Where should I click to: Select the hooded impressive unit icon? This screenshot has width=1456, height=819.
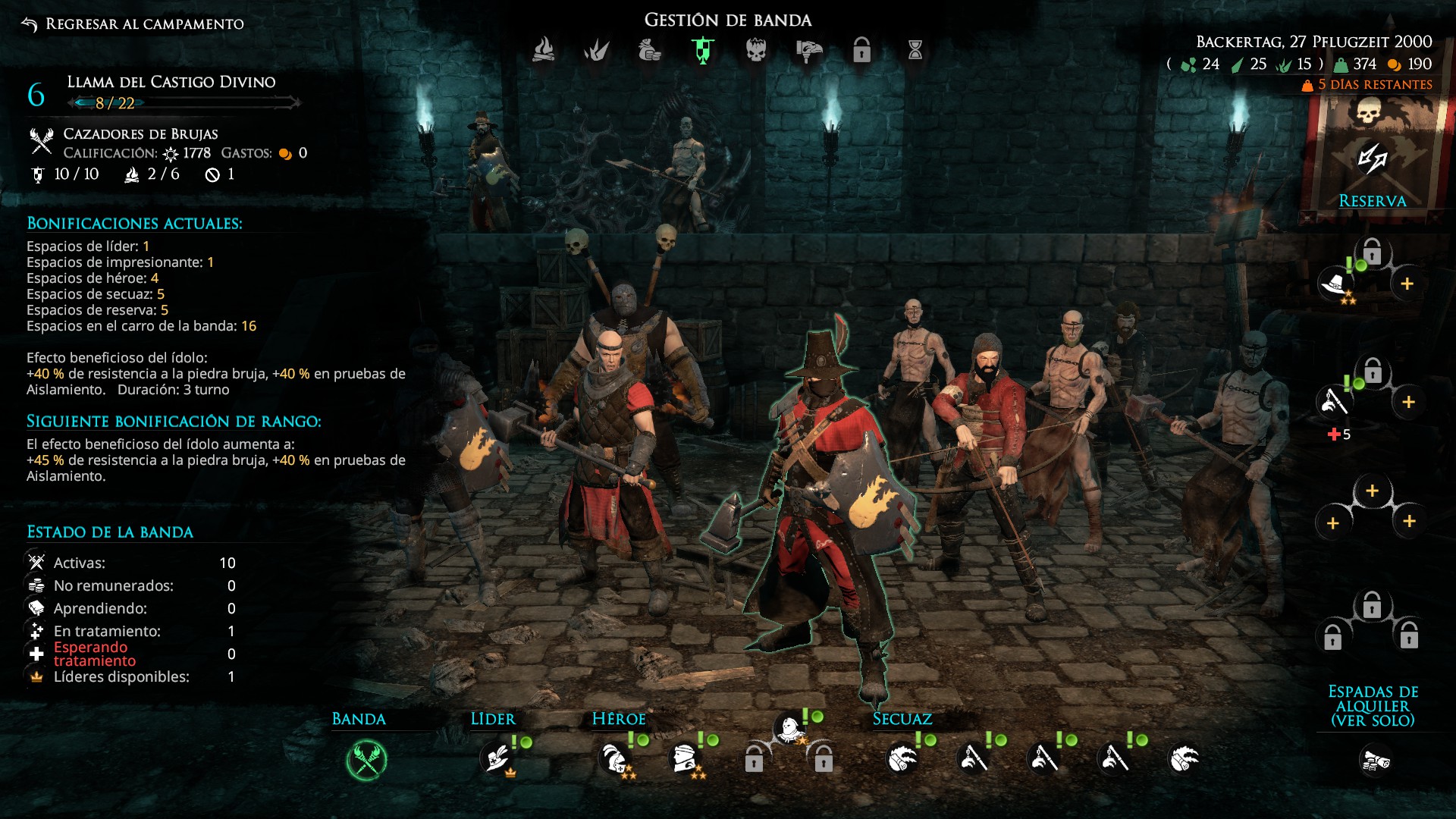point(789,729)
